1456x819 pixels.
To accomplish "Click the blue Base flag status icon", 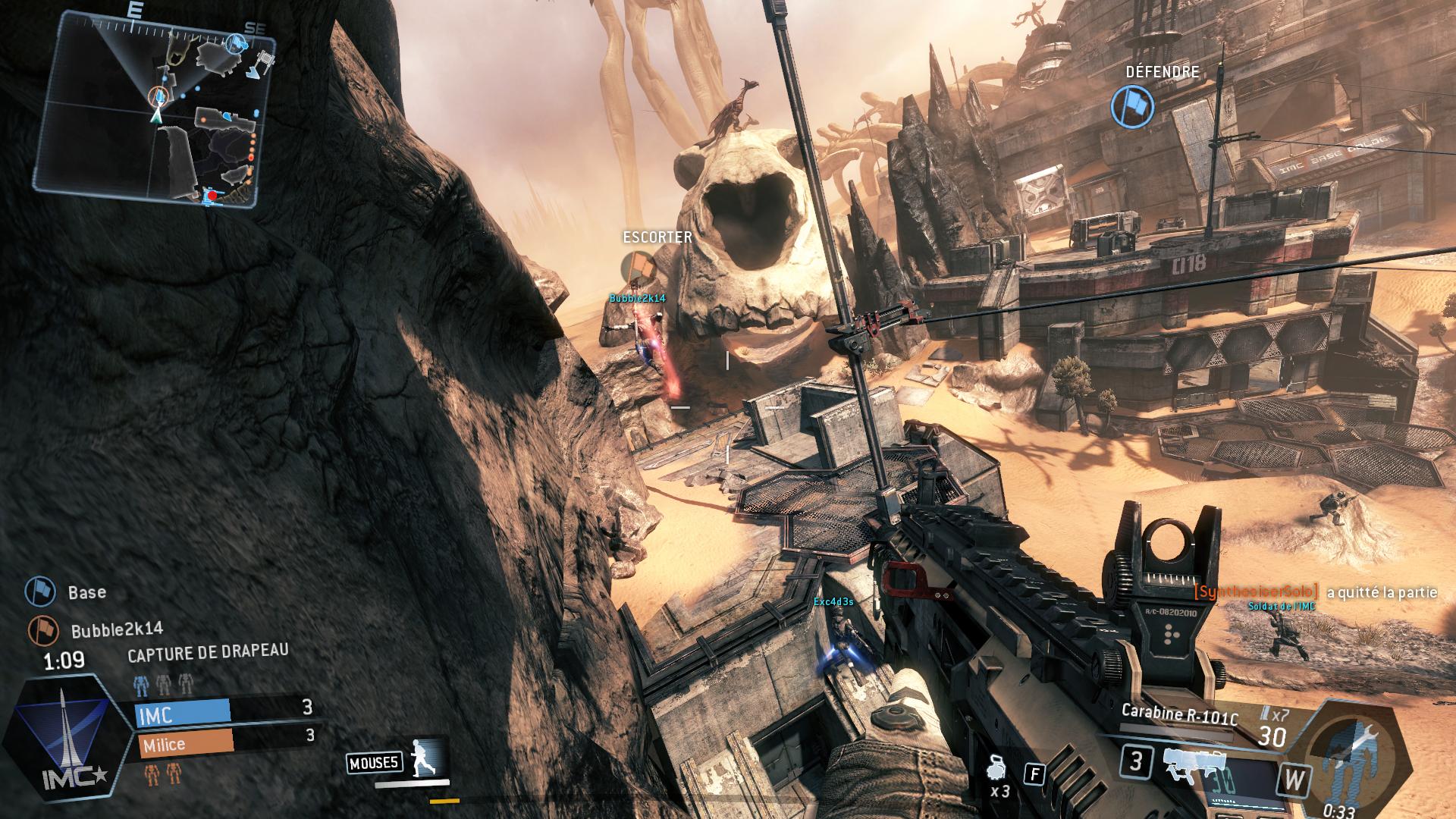I will (x=40, y=591).
